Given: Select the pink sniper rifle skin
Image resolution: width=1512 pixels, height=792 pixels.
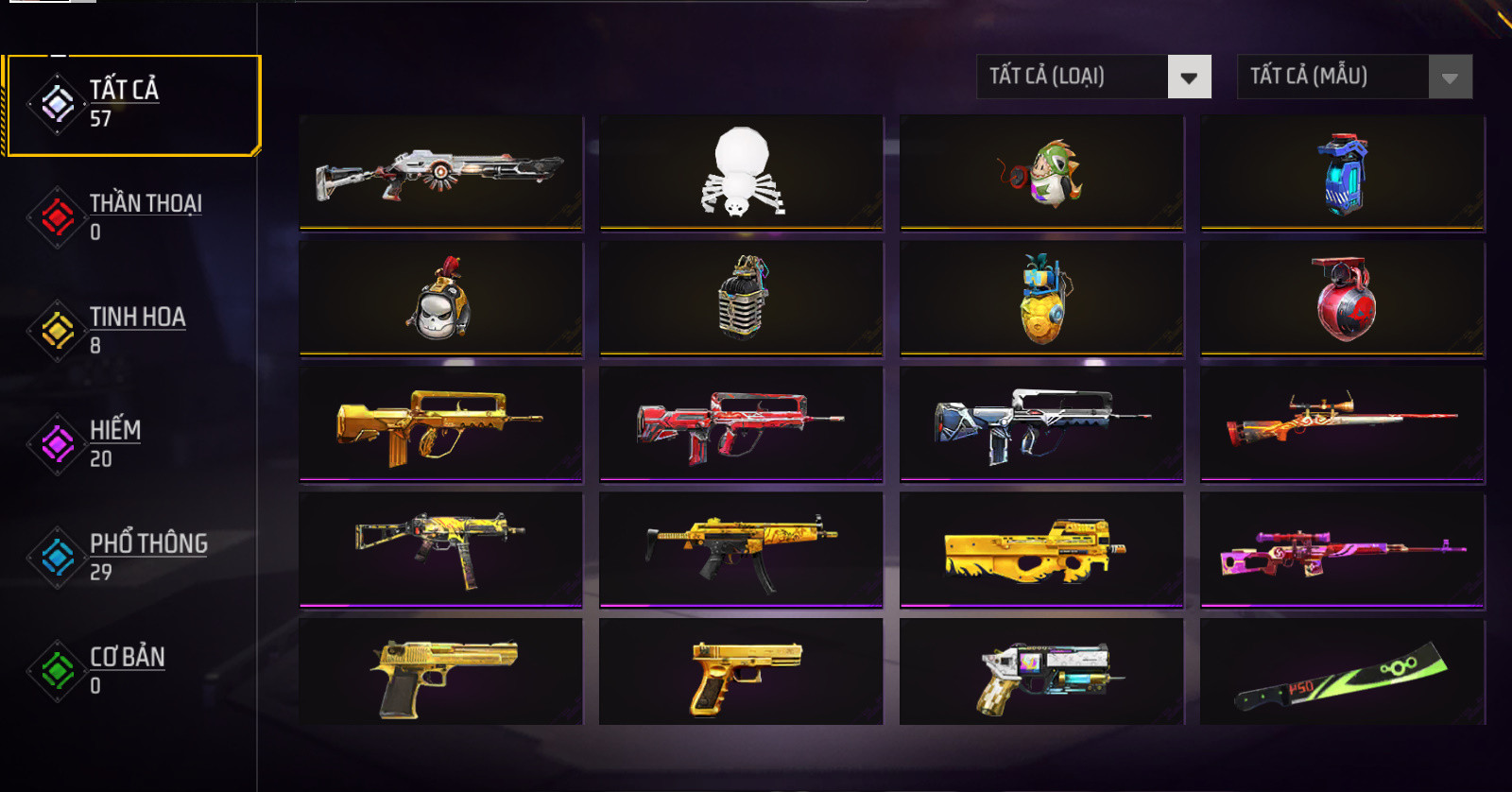Looking at the screenshot, I should 1342,549.
